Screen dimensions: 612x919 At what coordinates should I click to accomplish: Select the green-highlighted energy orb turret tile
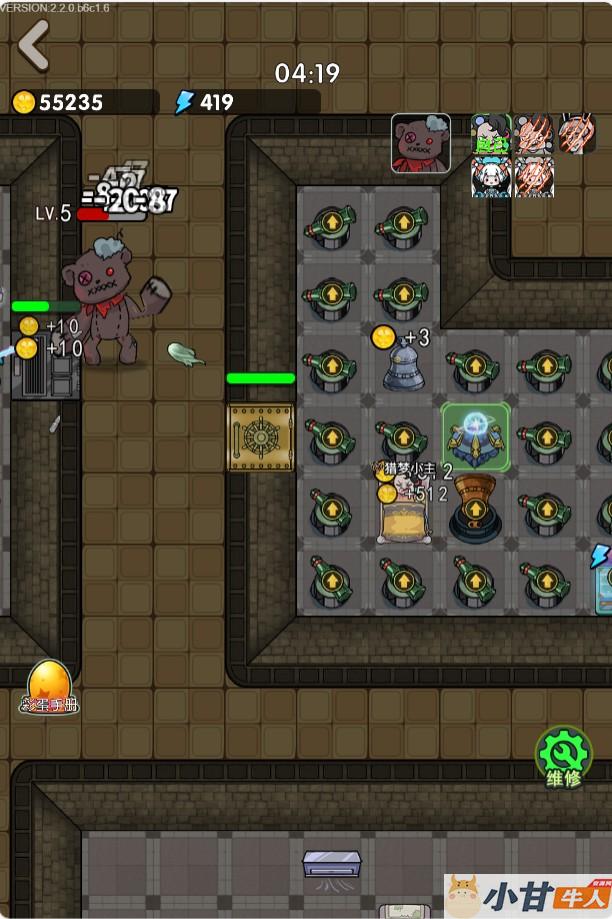click(x=476, y=436)
